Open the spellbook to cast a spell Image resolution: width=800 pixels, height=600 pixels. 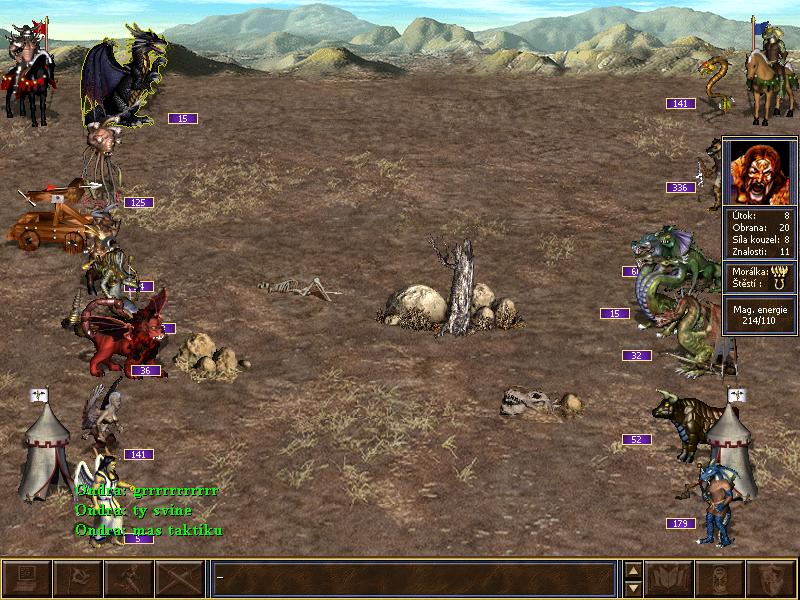tap(669, 579)
